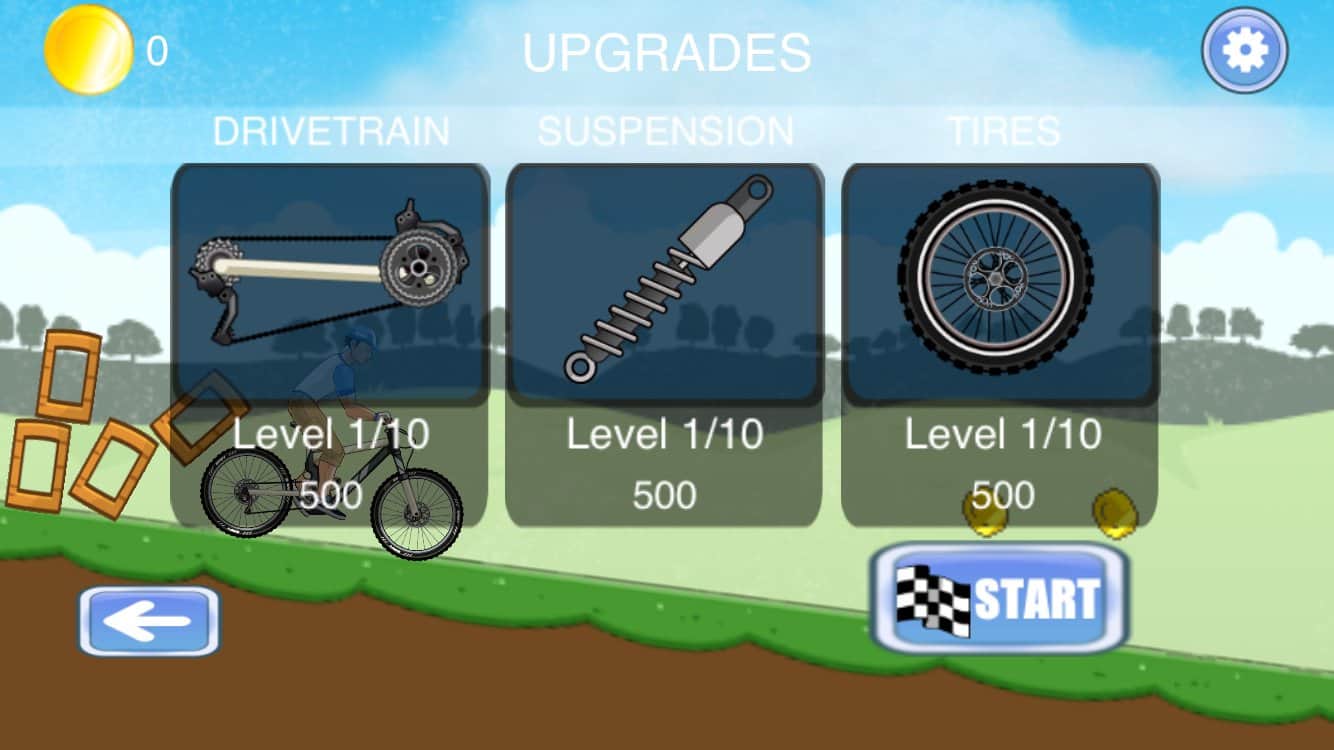Open settings with the gear icon
The height and width of the screenshot is (750, 1334).
(x=1245, y=50)
